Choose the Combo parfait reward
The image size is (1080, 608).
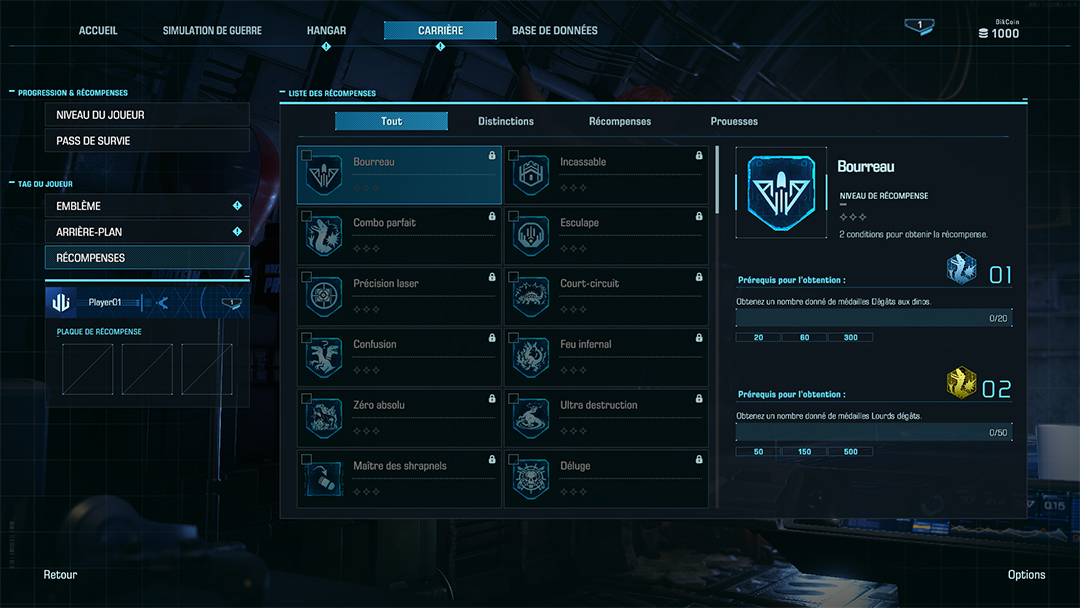point(399,236)
